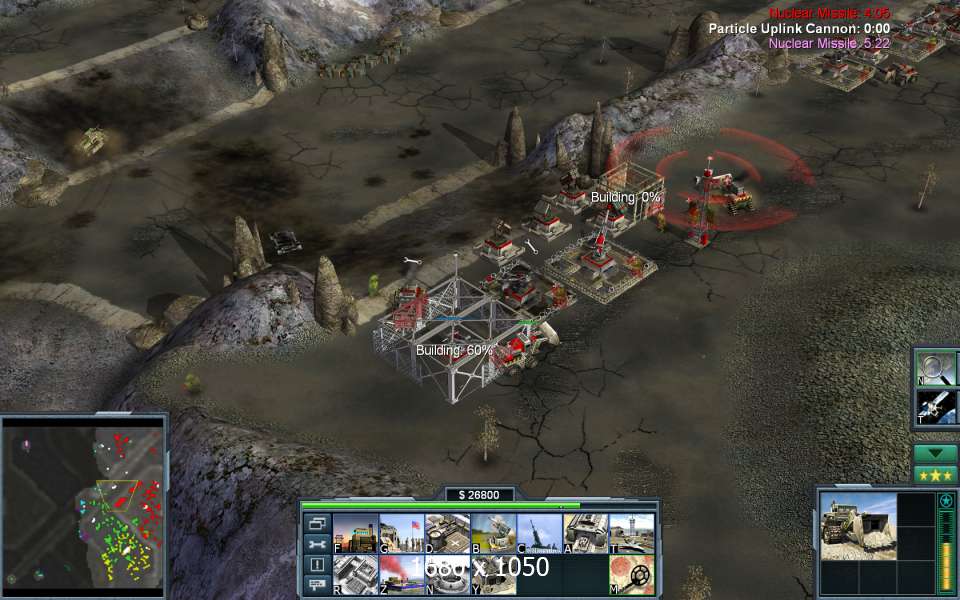Viewport: 960px width, 600px height.
Task: Activate the spy satellite power icon
Action: [x=937, y=407]
